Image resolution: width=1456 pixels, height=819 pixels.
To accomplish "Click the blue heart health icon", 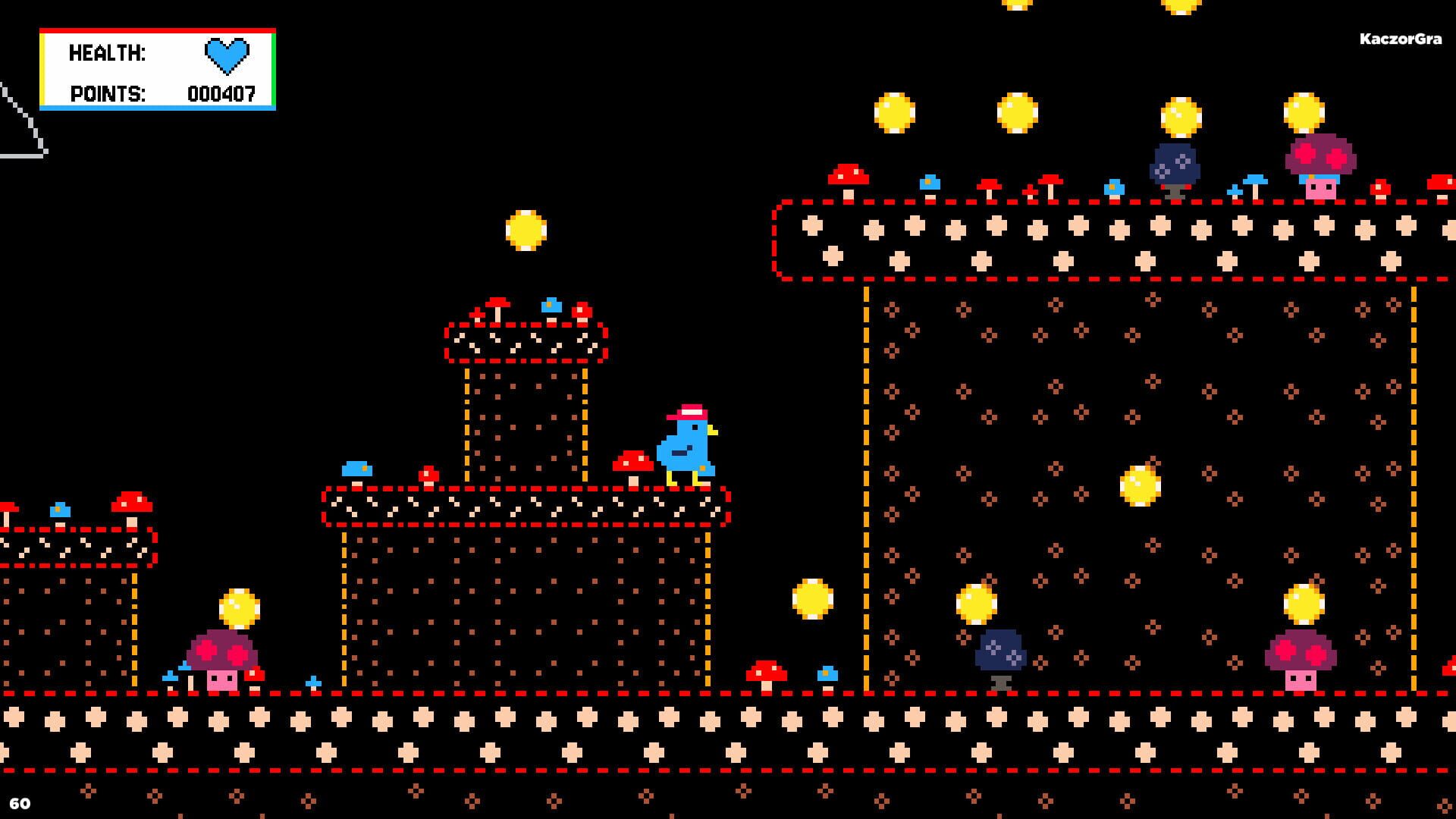I will point(224,55).
